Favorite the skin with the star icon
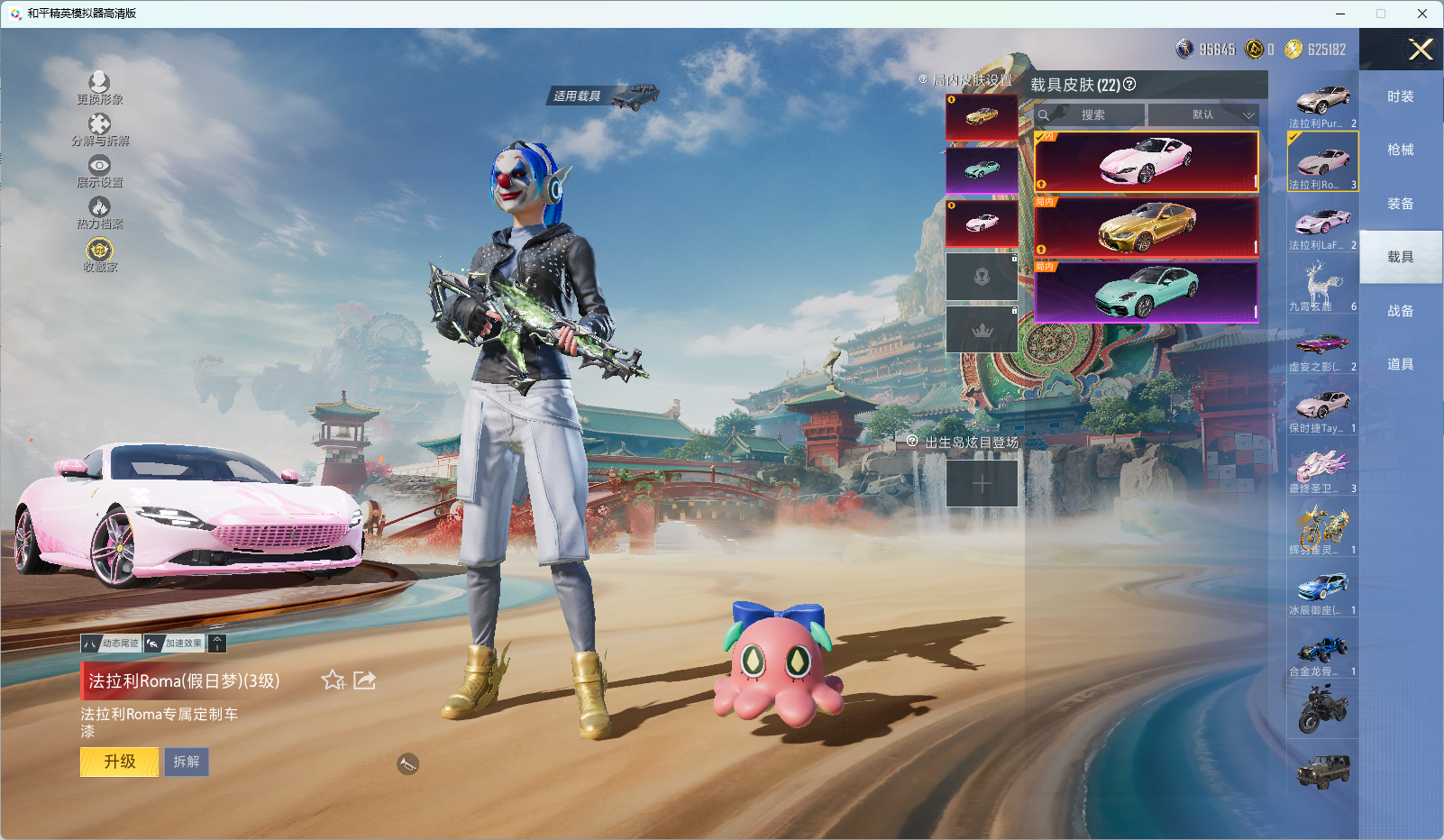1444x840 pixels. (x=334, y=680)
